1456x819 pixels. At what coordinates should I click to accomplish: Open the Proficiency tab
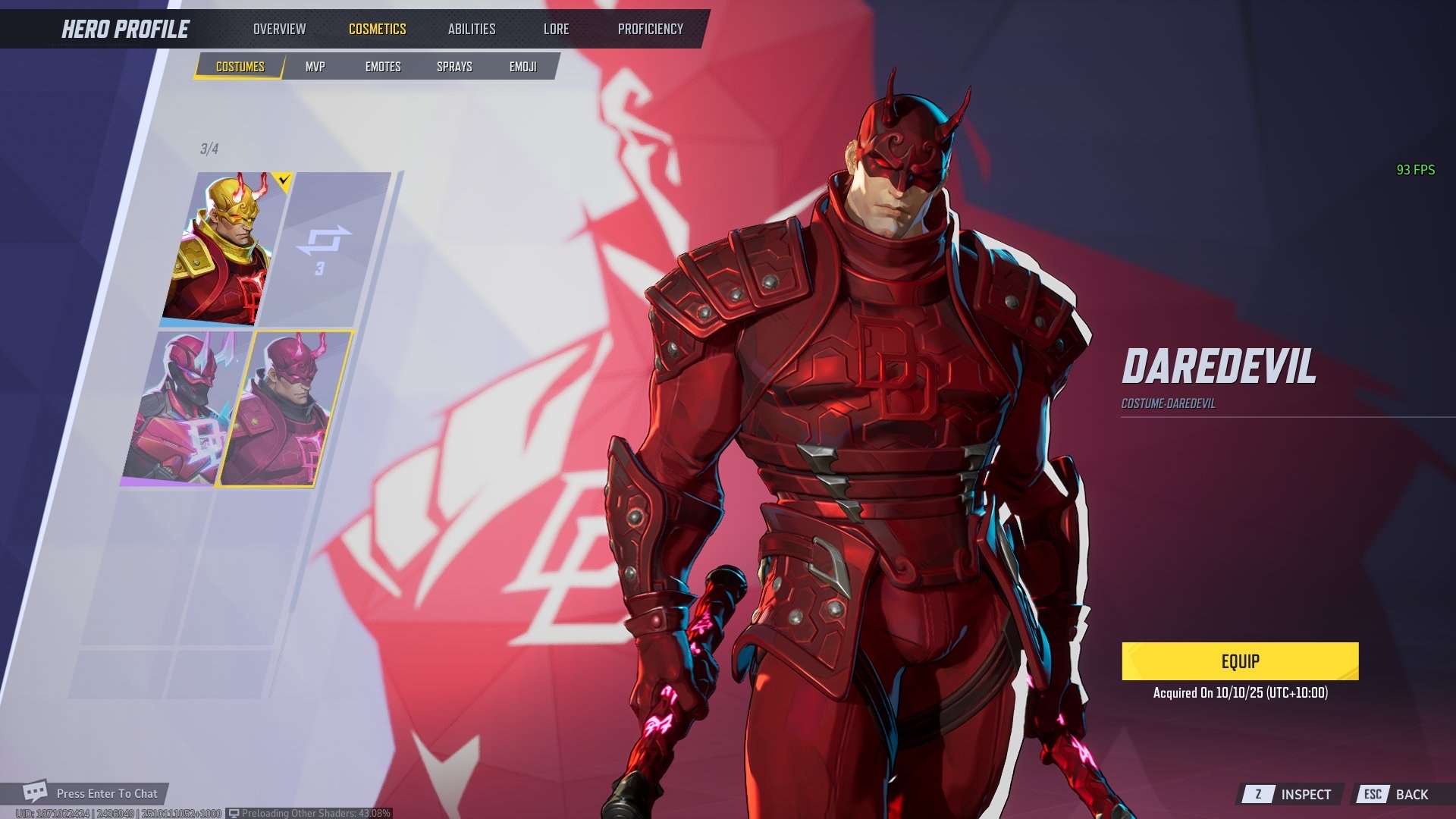(650, 29)
